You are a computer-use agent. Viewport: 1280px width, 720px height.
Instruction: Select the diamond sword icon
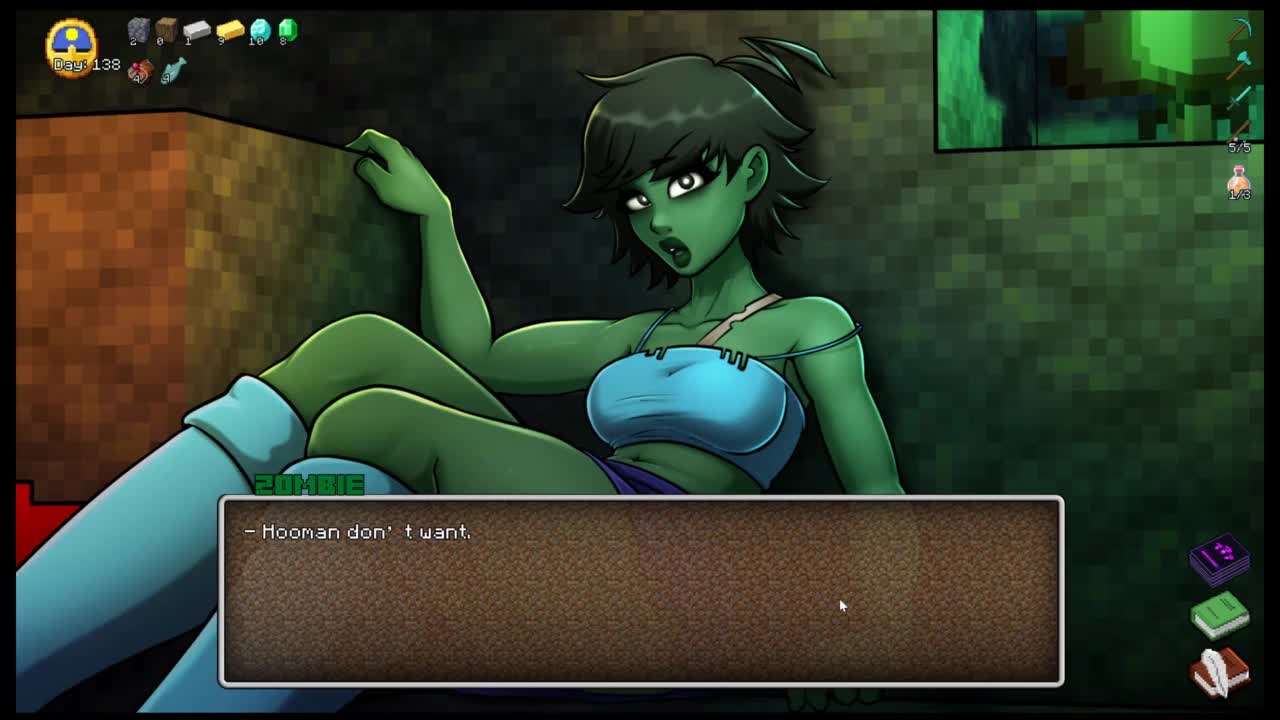(1241, 96)
